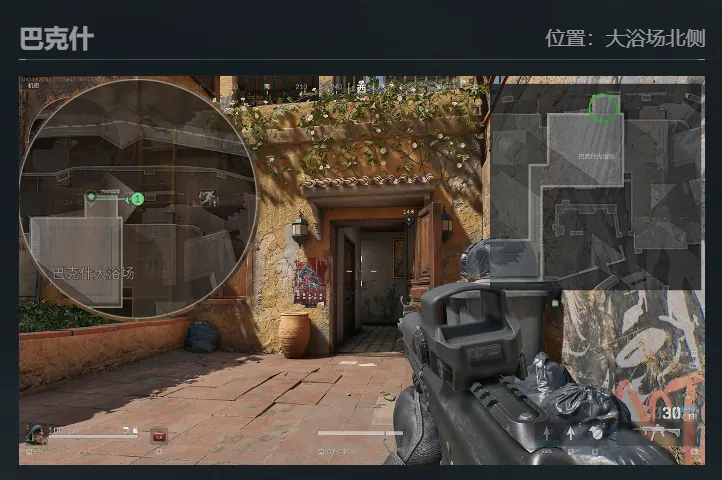Click the operator portrait above the health bar
The height and width of the screenshot is (480, 722).
point(36,434)
